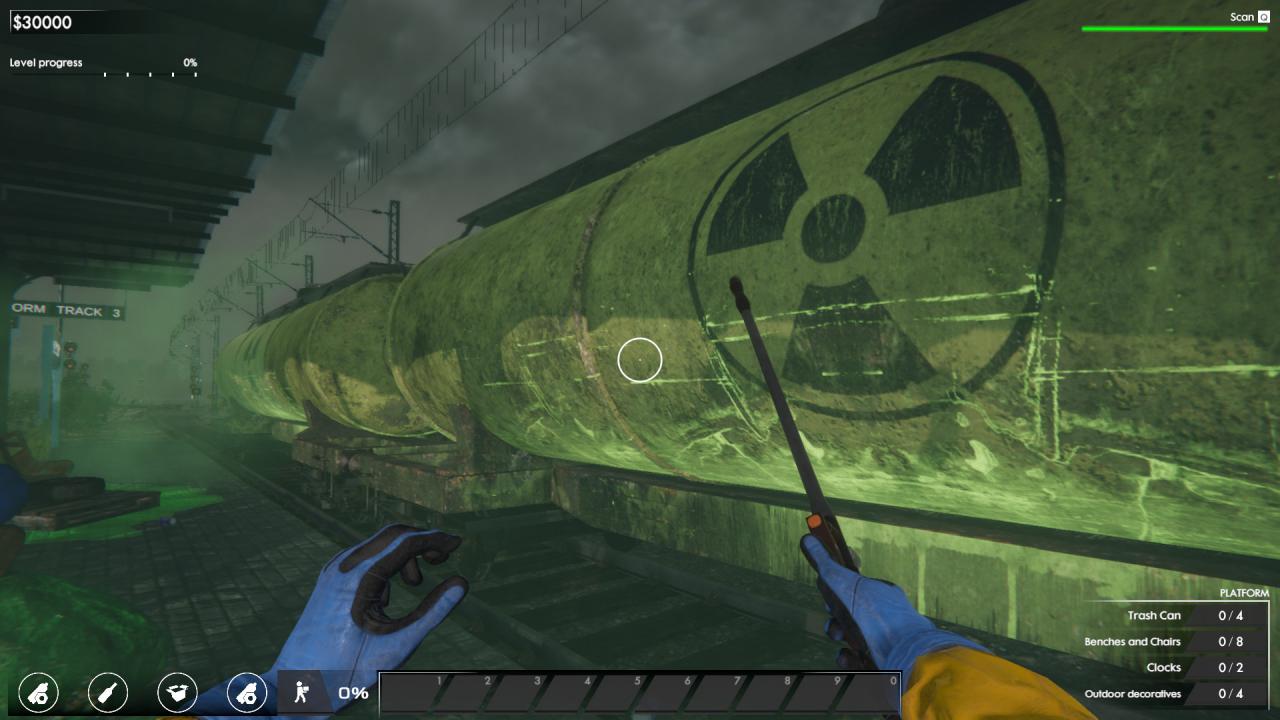Select the Trash Can objective row
This screenshot has width=1280, height=720.
point(1180,616)
